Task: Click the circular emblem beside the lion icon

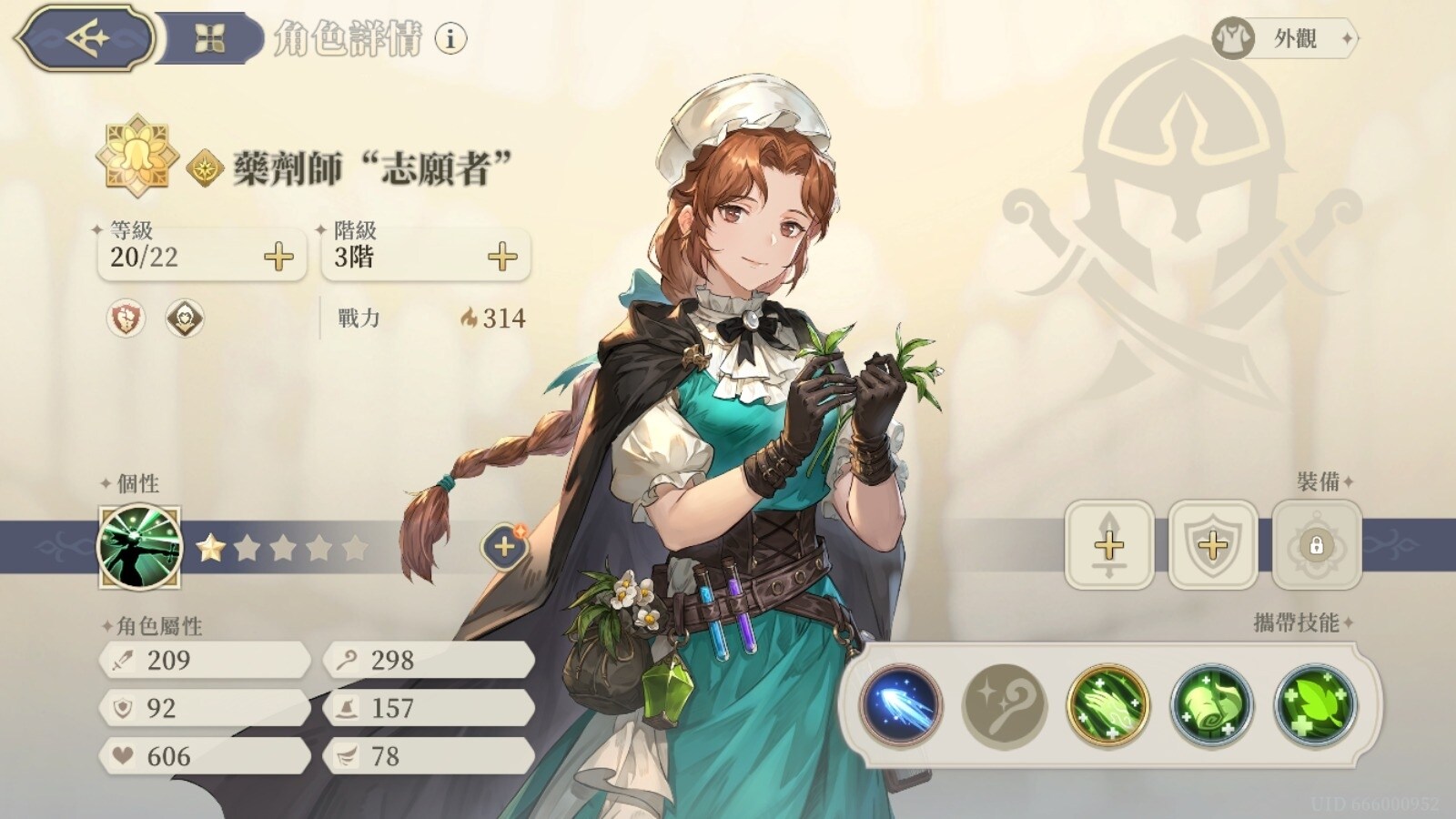Action: point(186,318)
